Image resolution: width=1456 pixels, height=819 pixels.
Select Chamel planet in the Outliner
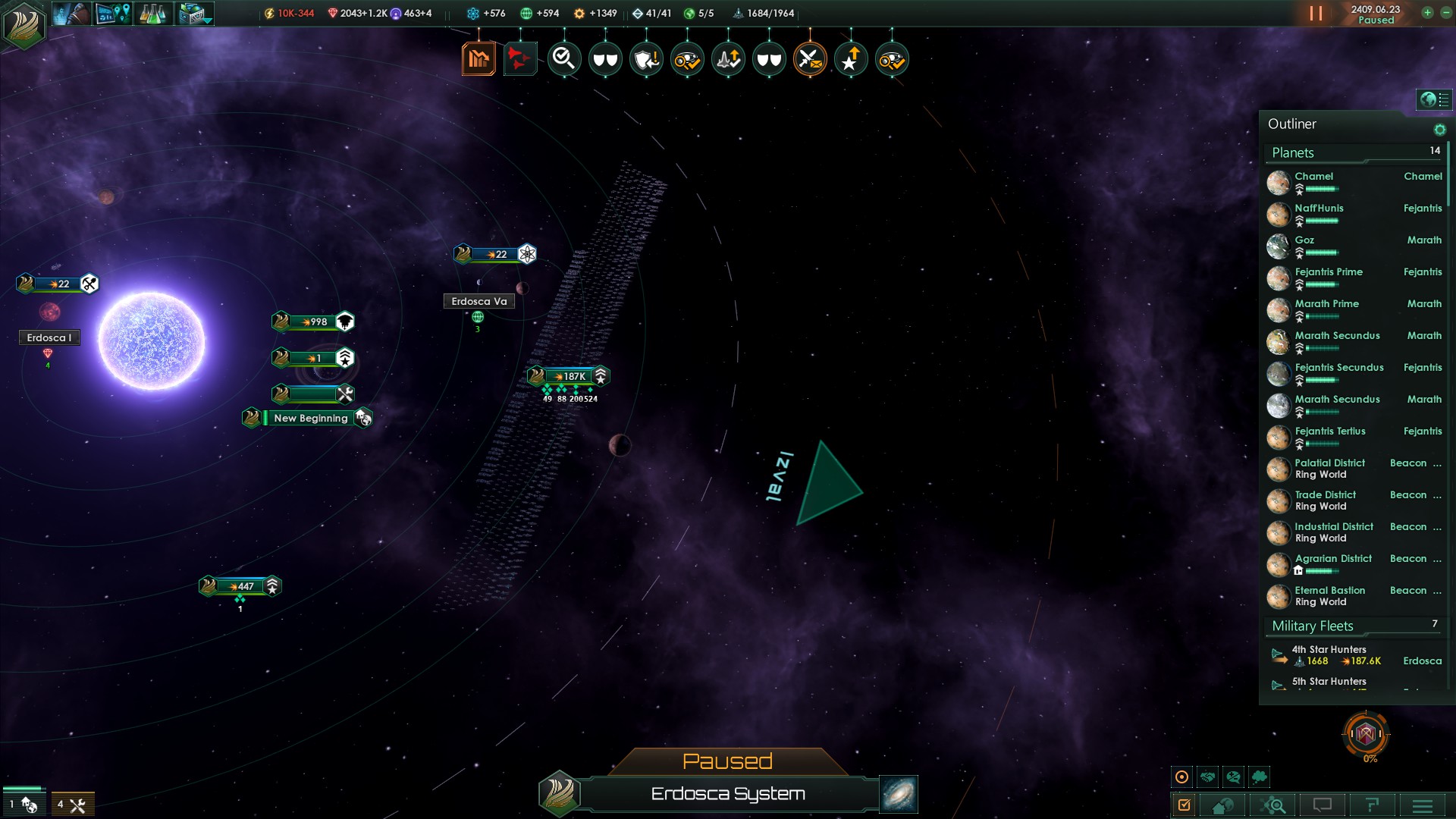[1313, 177]
